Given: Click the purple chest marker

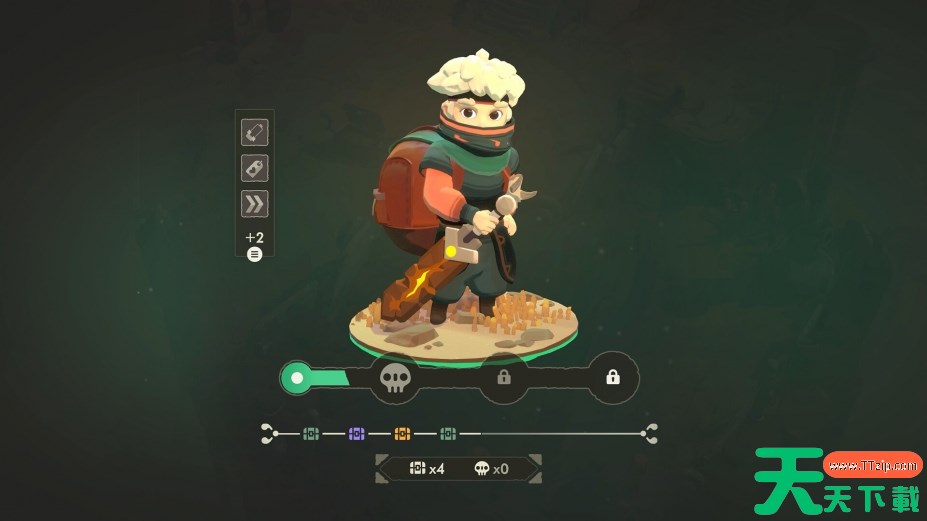Looking at the screenshot, I should point(356,433).
